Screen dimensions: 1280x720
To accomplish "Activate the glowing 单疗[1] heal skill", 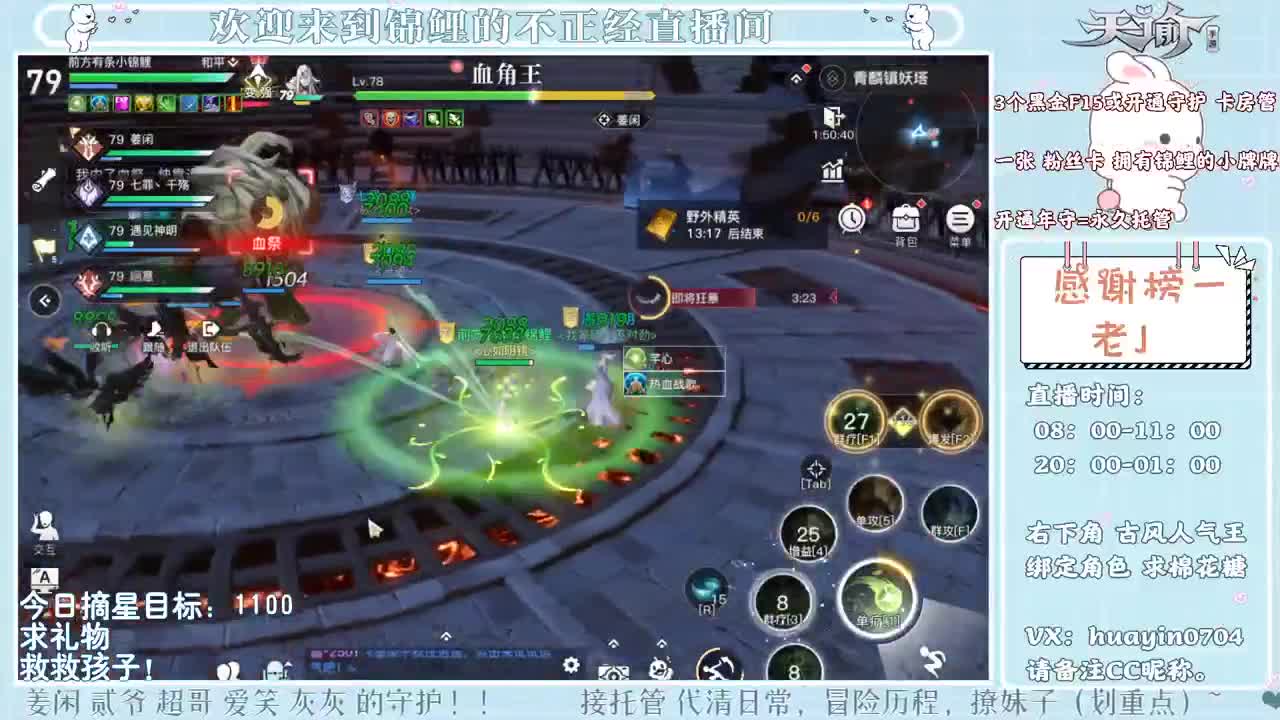I will click(878, 597).
